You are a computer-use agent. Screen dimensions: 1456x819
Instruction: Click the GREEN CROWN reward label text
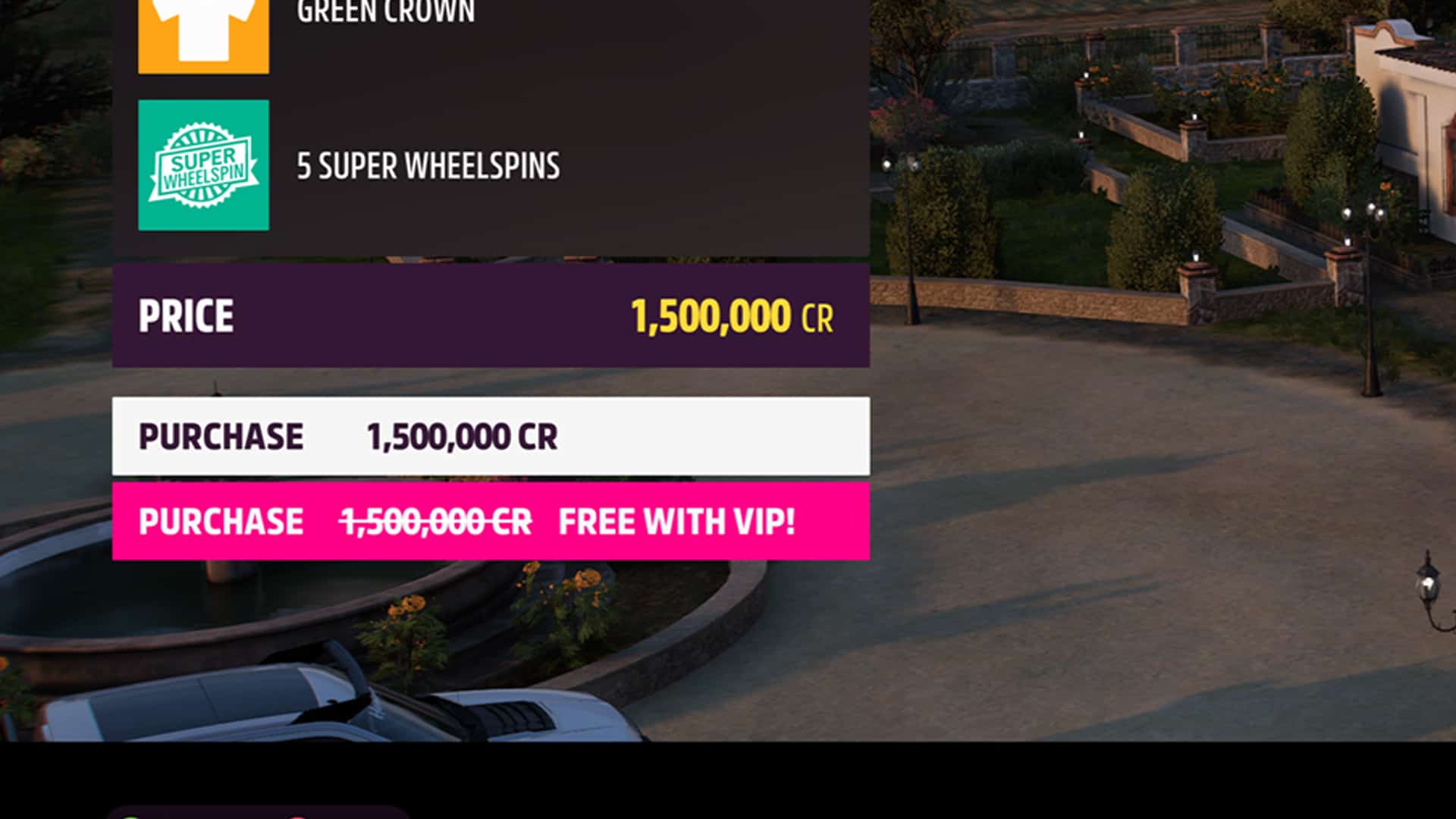385,11
